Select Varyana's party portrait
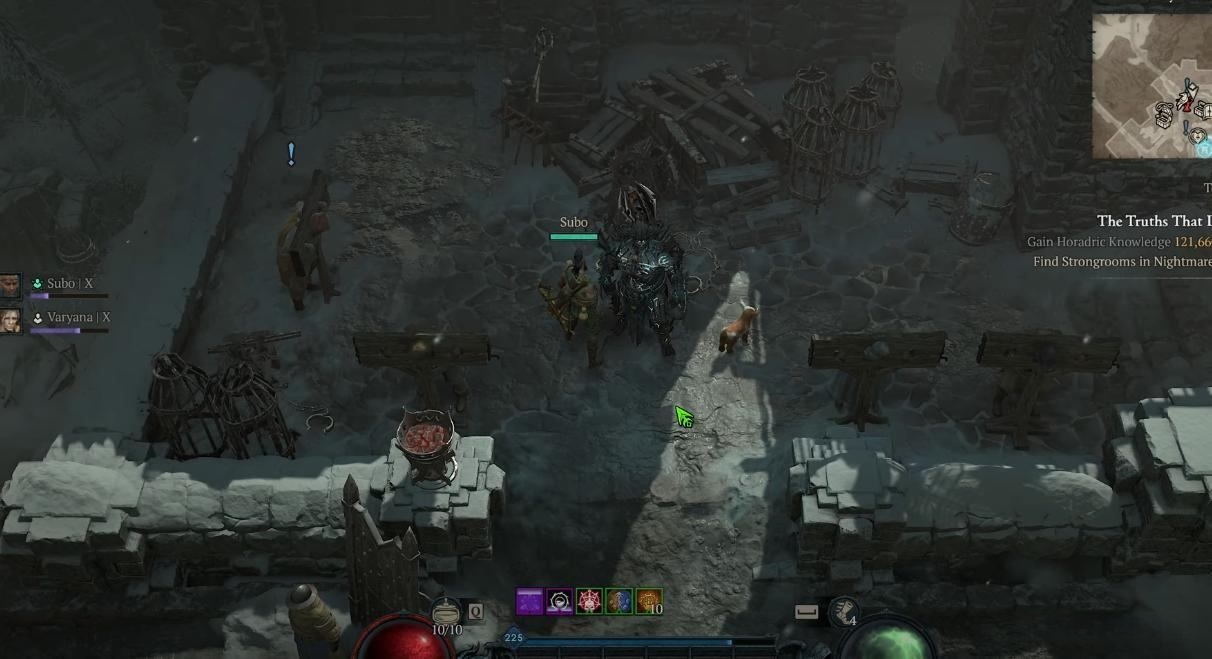This screenshot has height=659, width=1212. 10,320
